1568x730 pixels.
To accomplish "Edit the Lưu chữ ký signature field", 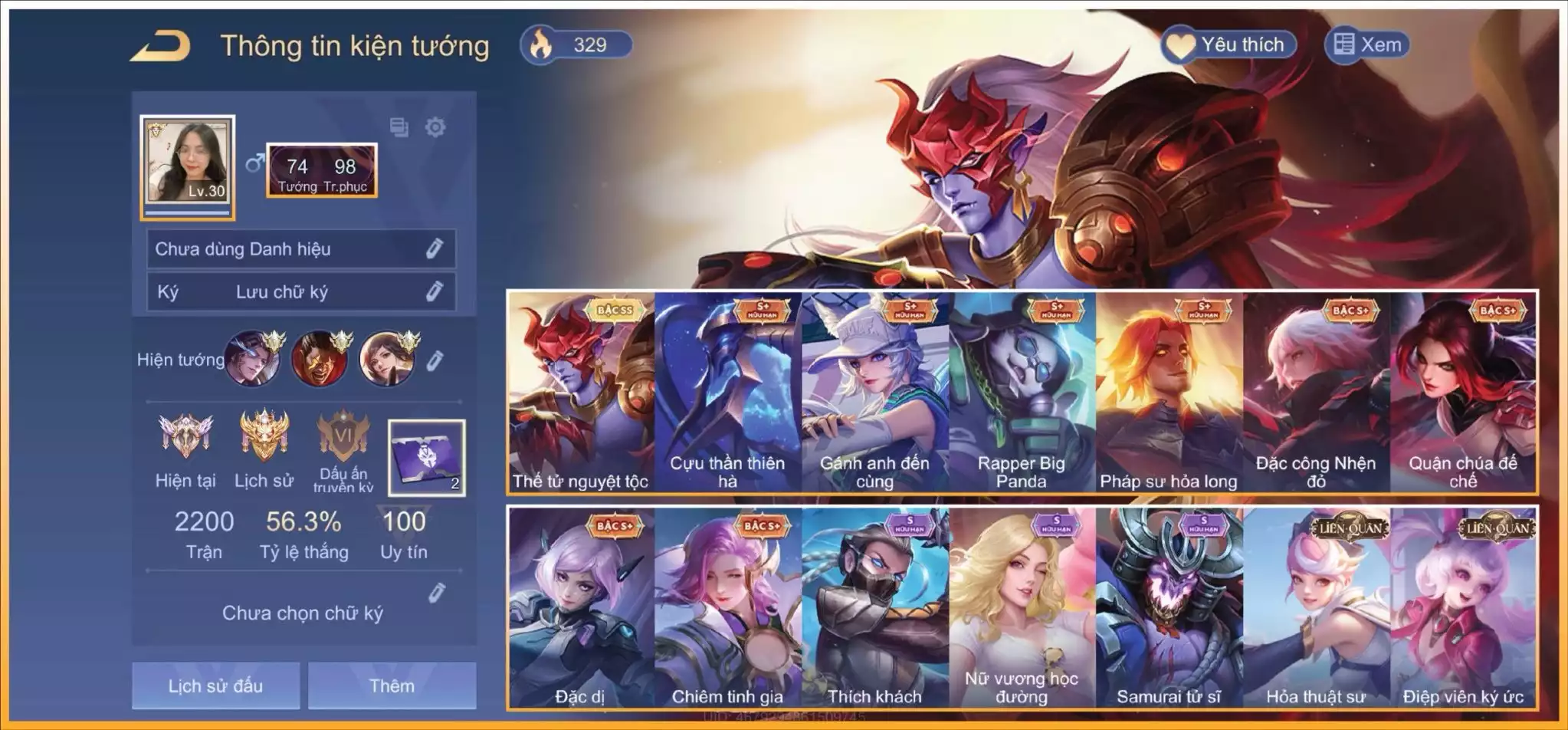I will pyautogui.click(x=435, y=291).
